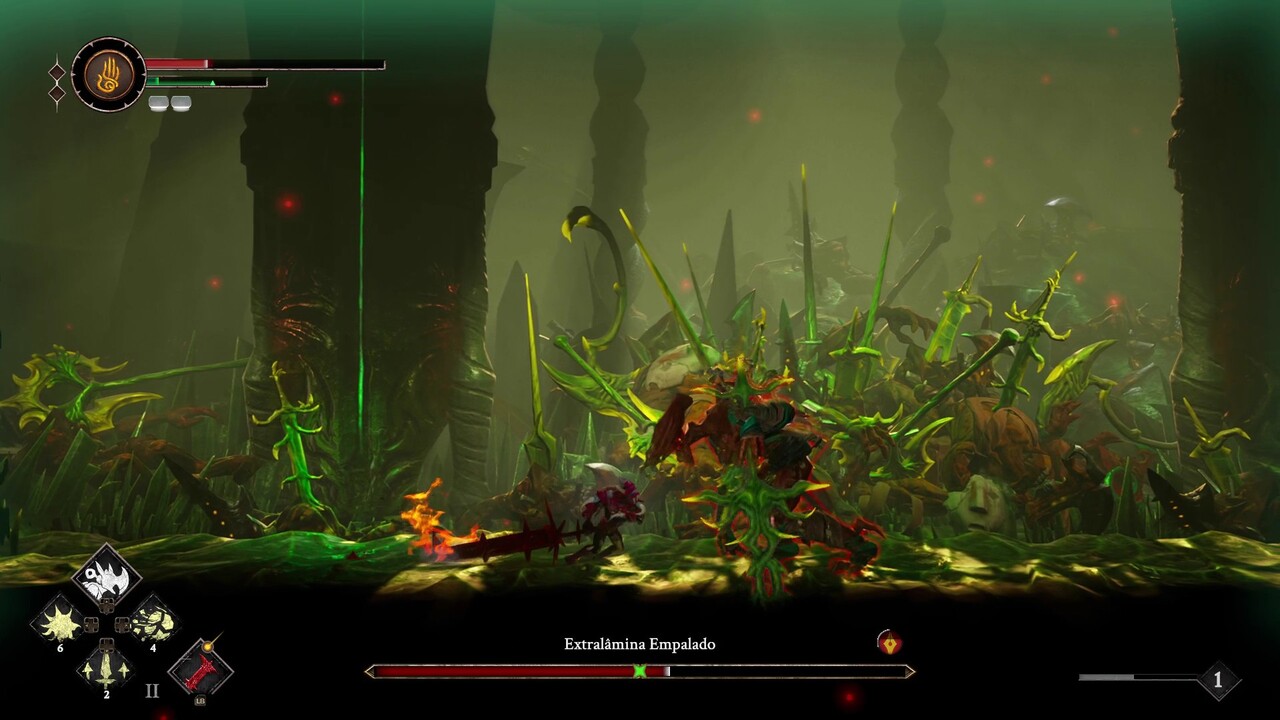Choose the red weapon slot
The image size is (1280, 720).
200,669
